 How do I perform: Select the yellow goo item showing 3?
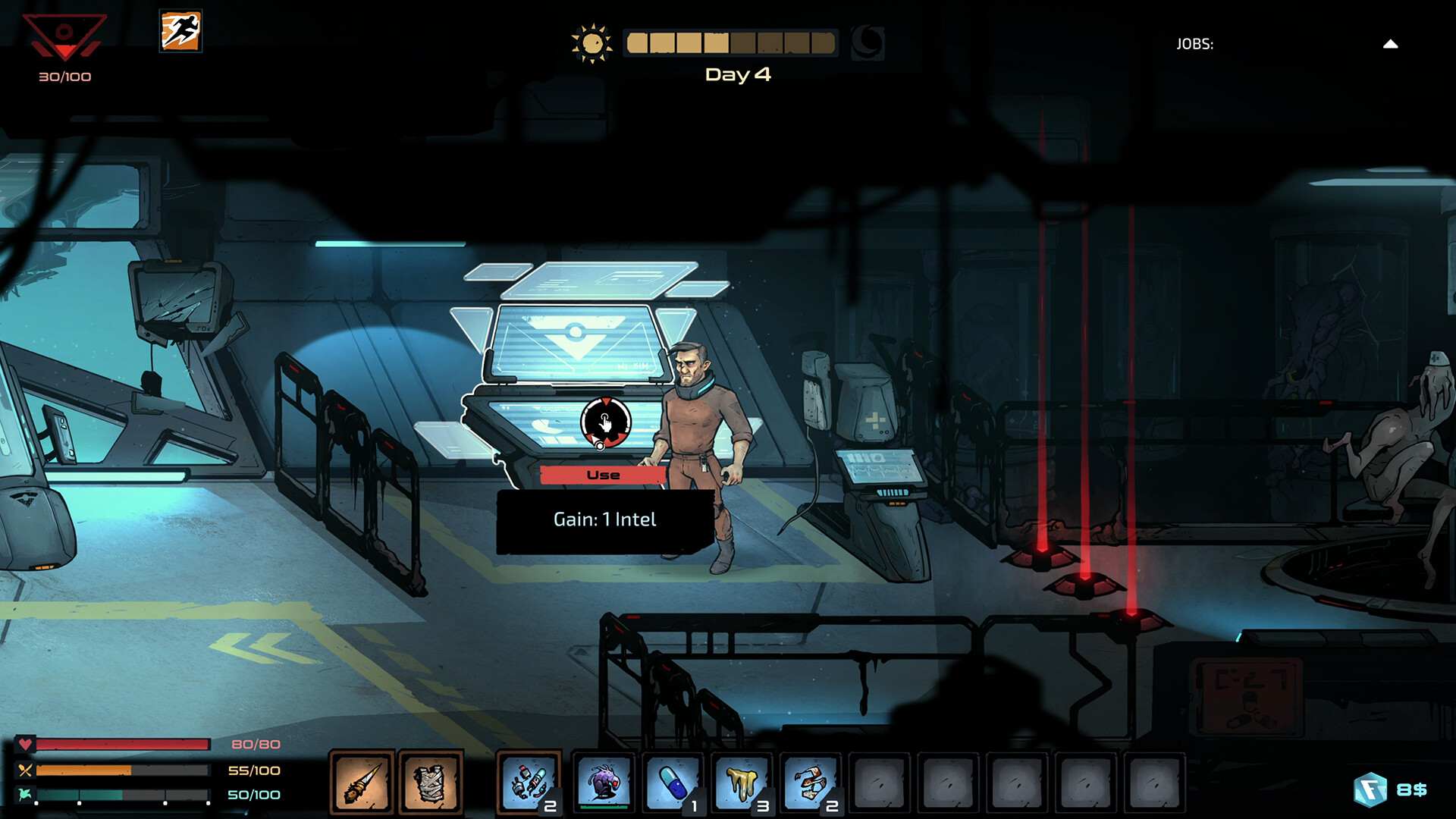coord(741,781)
